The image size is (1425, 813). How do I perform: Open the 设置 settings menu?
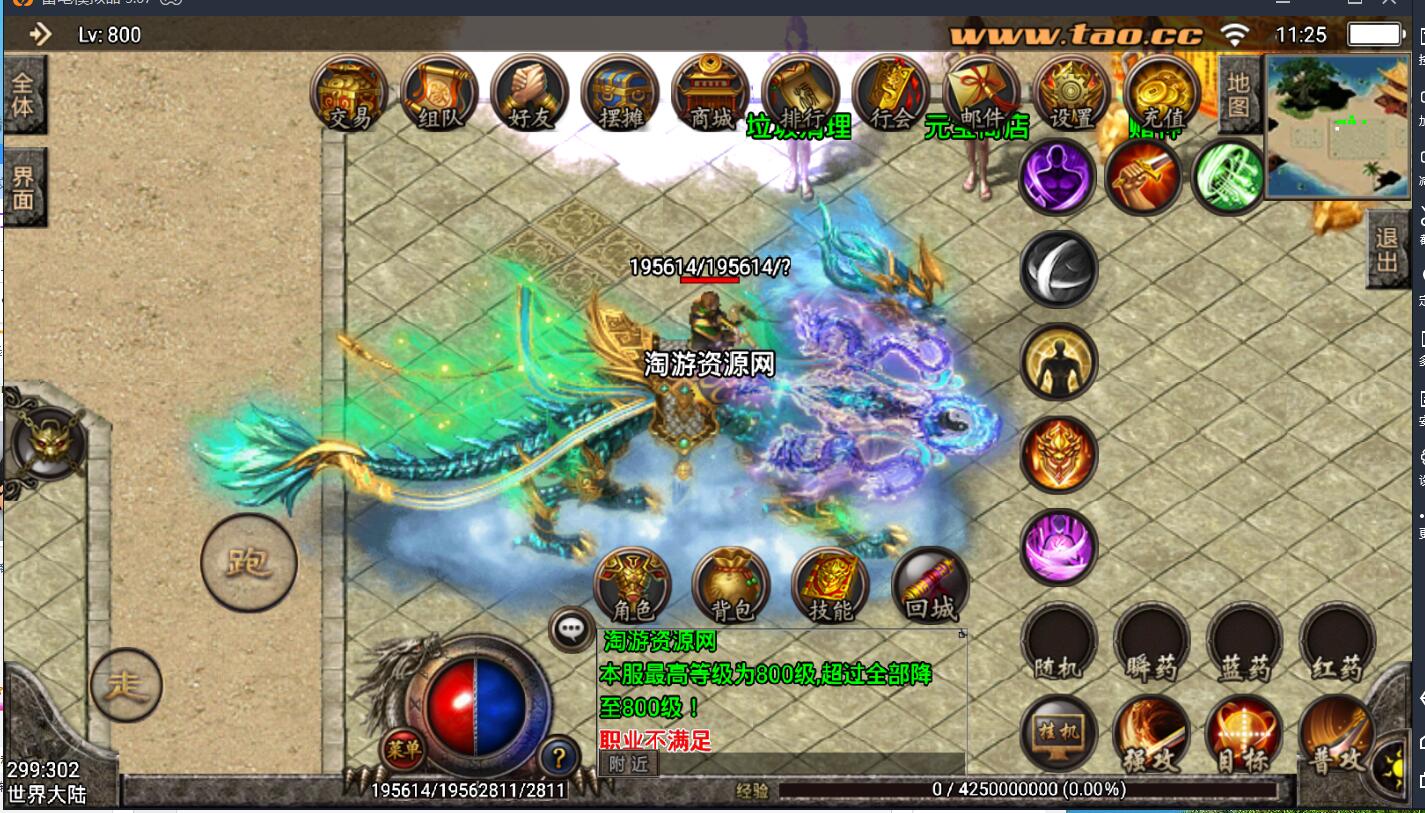[x=1071, y=94]
